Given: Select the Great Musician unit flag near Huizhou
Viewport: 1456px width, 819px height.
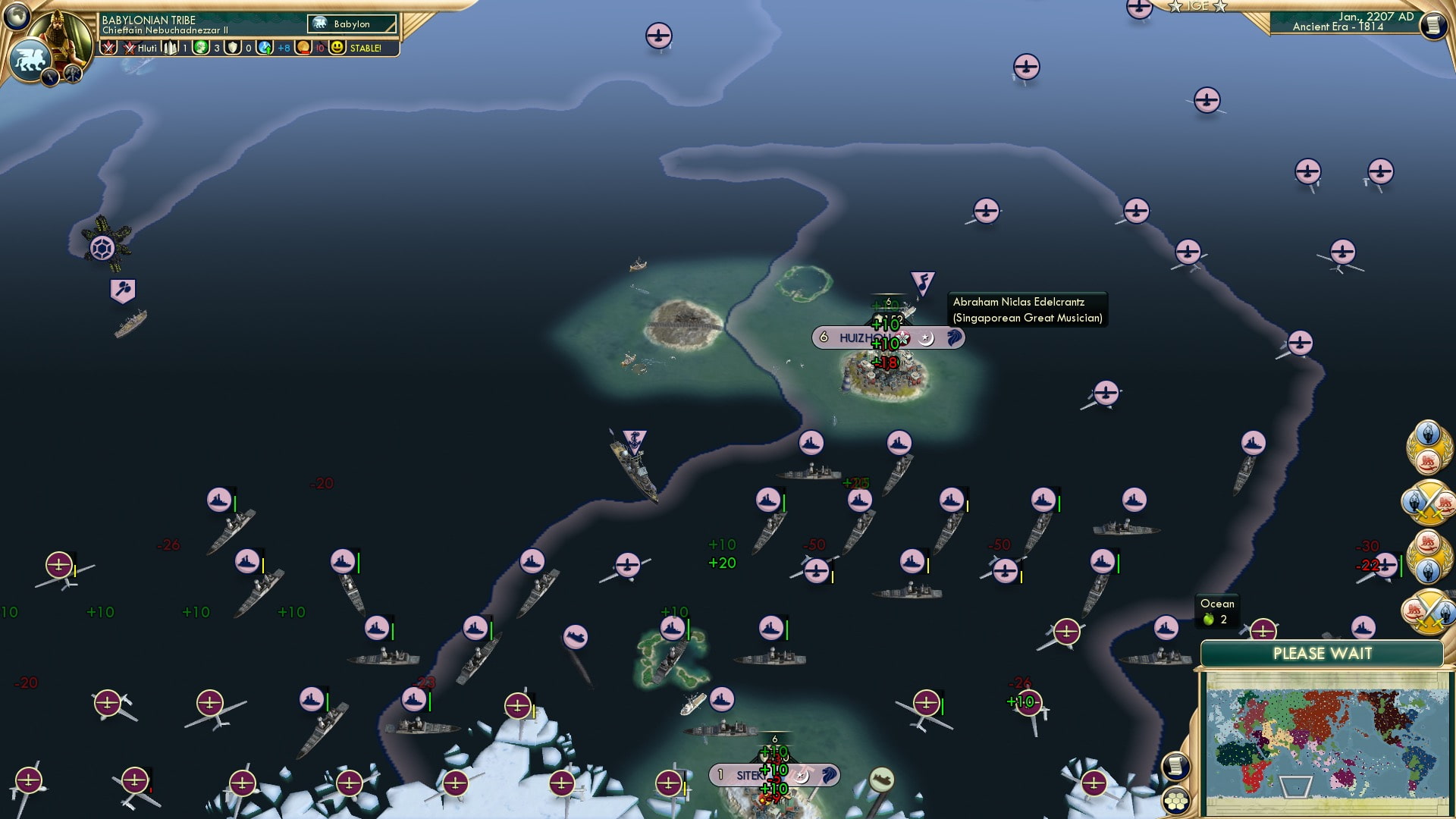Looking at the screenshot, I should coord(922,282).
